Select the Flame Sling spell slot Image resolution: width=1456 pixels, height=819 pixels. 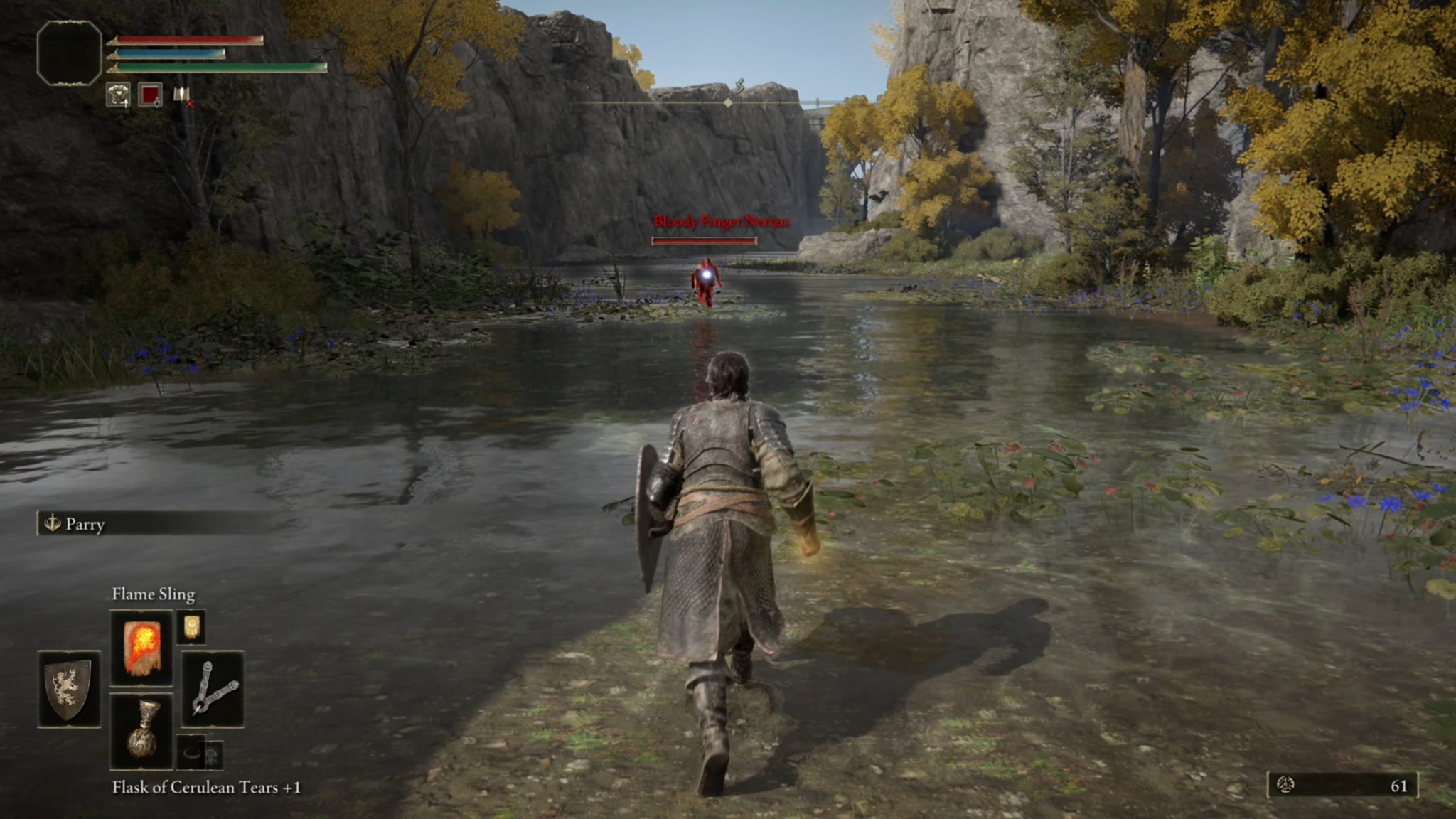point(141,647)
